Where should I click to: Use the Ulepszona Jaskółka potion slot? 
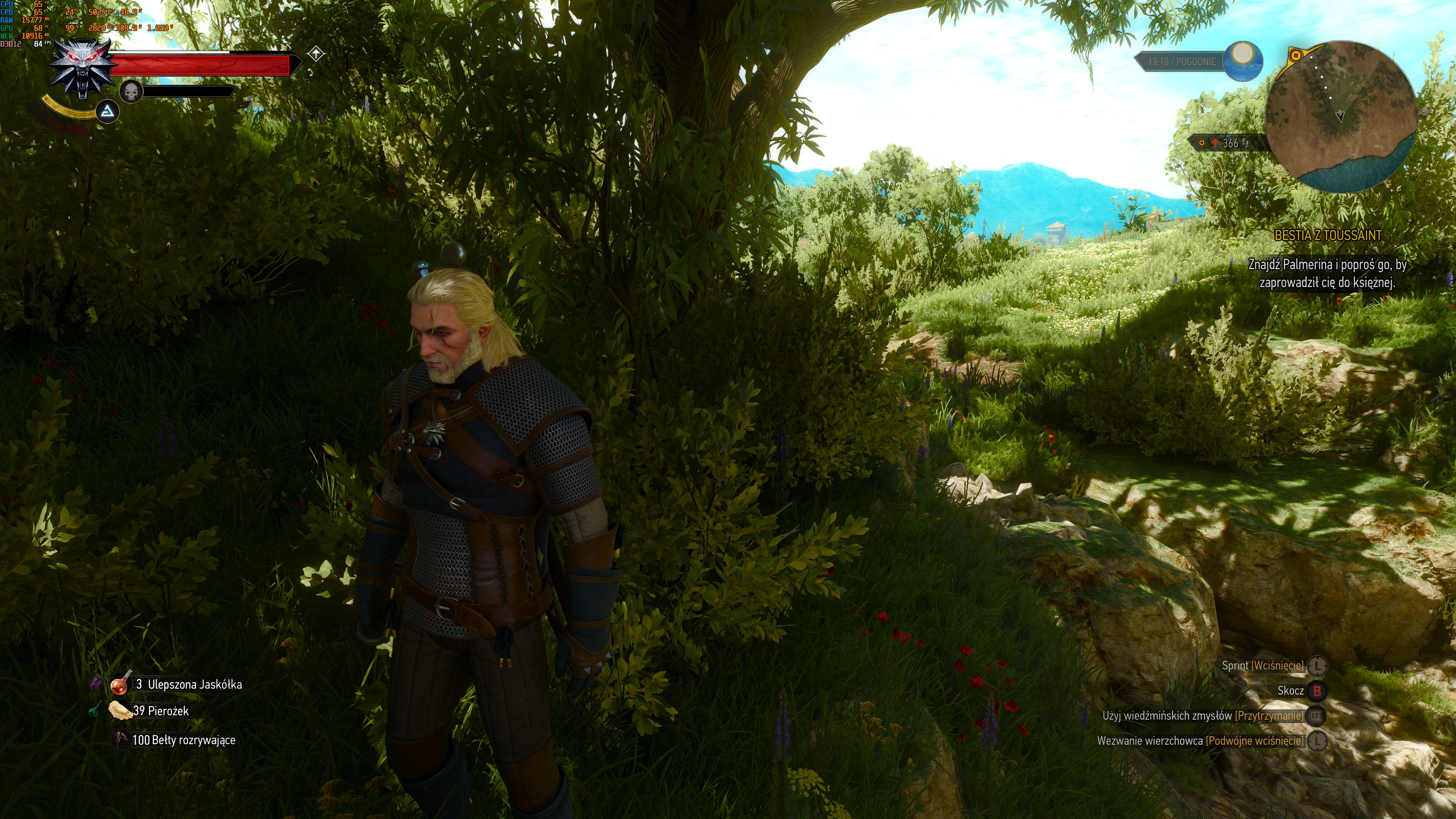click(x=121, y=684)
